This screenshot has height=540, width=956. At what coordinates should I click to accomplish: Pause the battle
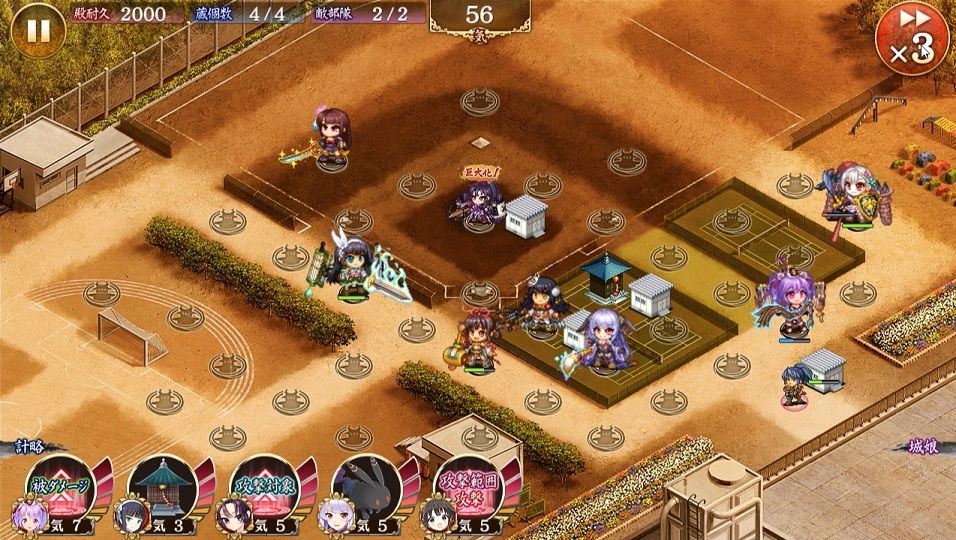pyautogui.click(x=37, y=30)
